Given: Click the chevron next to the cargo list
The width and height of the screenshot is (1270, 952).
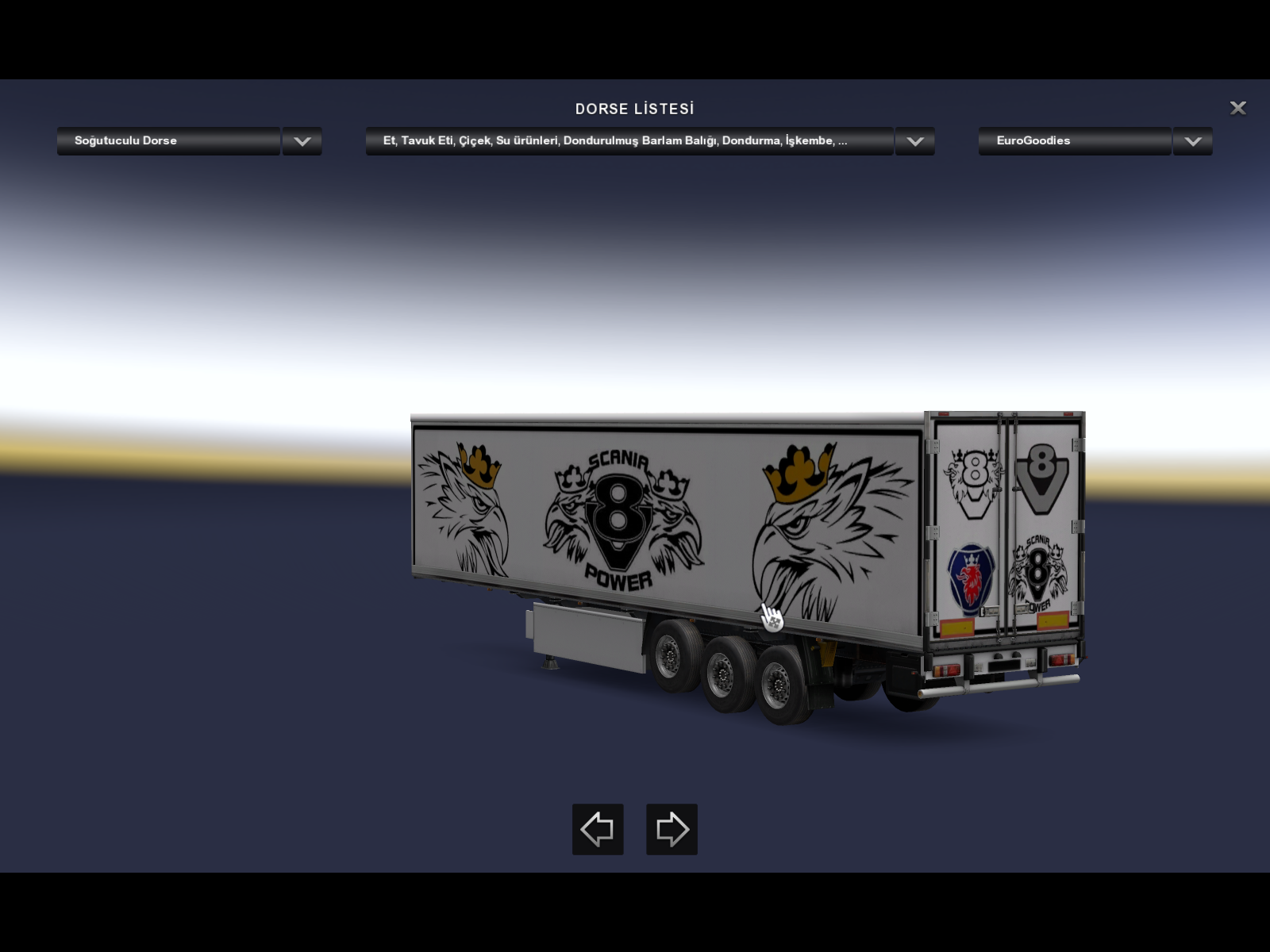Looking at the screenshot, I should (914, 141).
